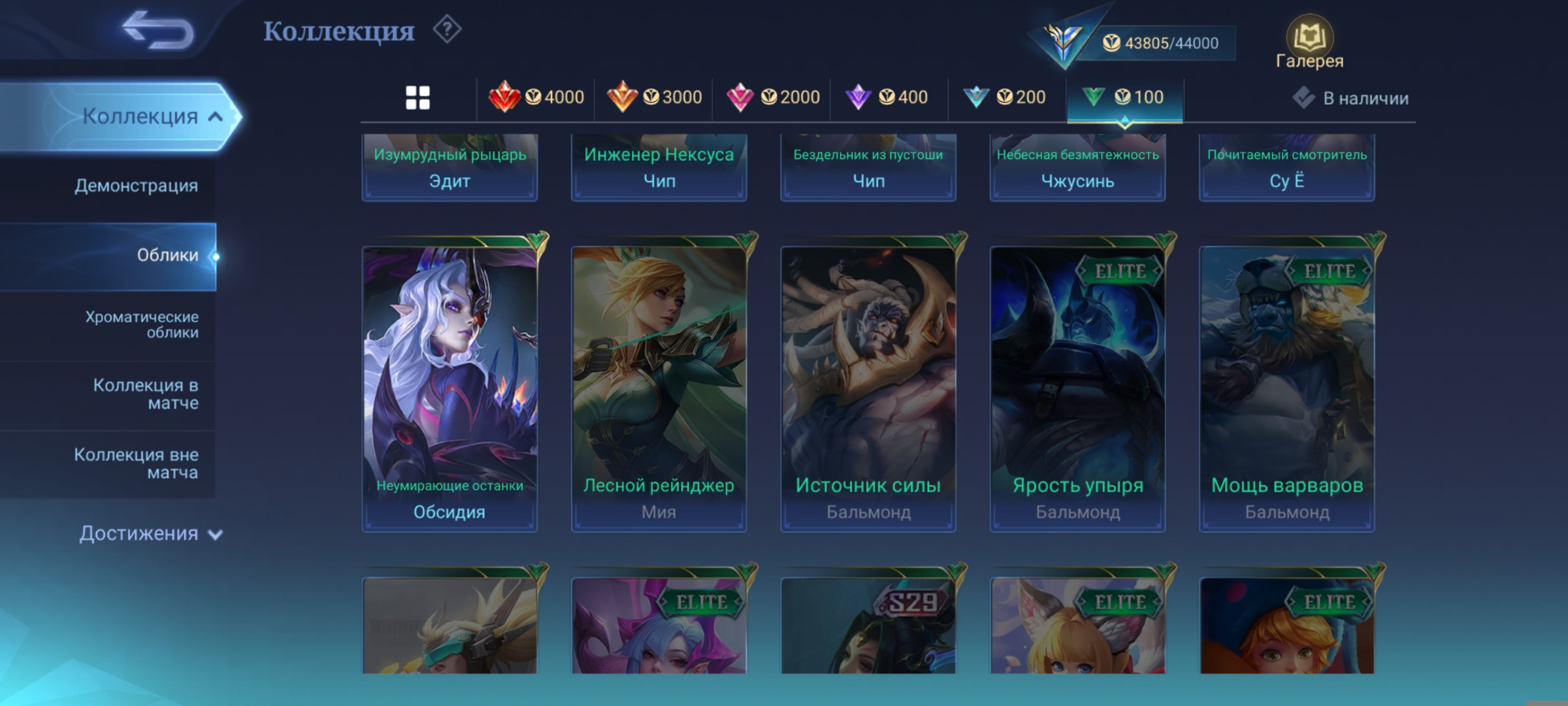Go back with the return arrow
Image resolution: width=1568 pixels, height=706 pixels.
(158, 31)
